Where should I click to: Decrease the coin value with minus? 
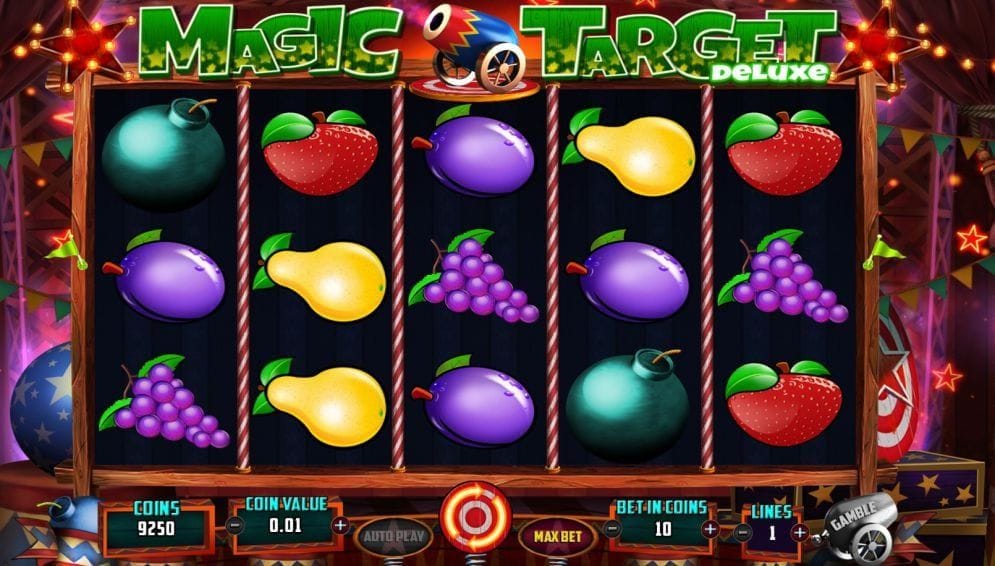[234, 524]
